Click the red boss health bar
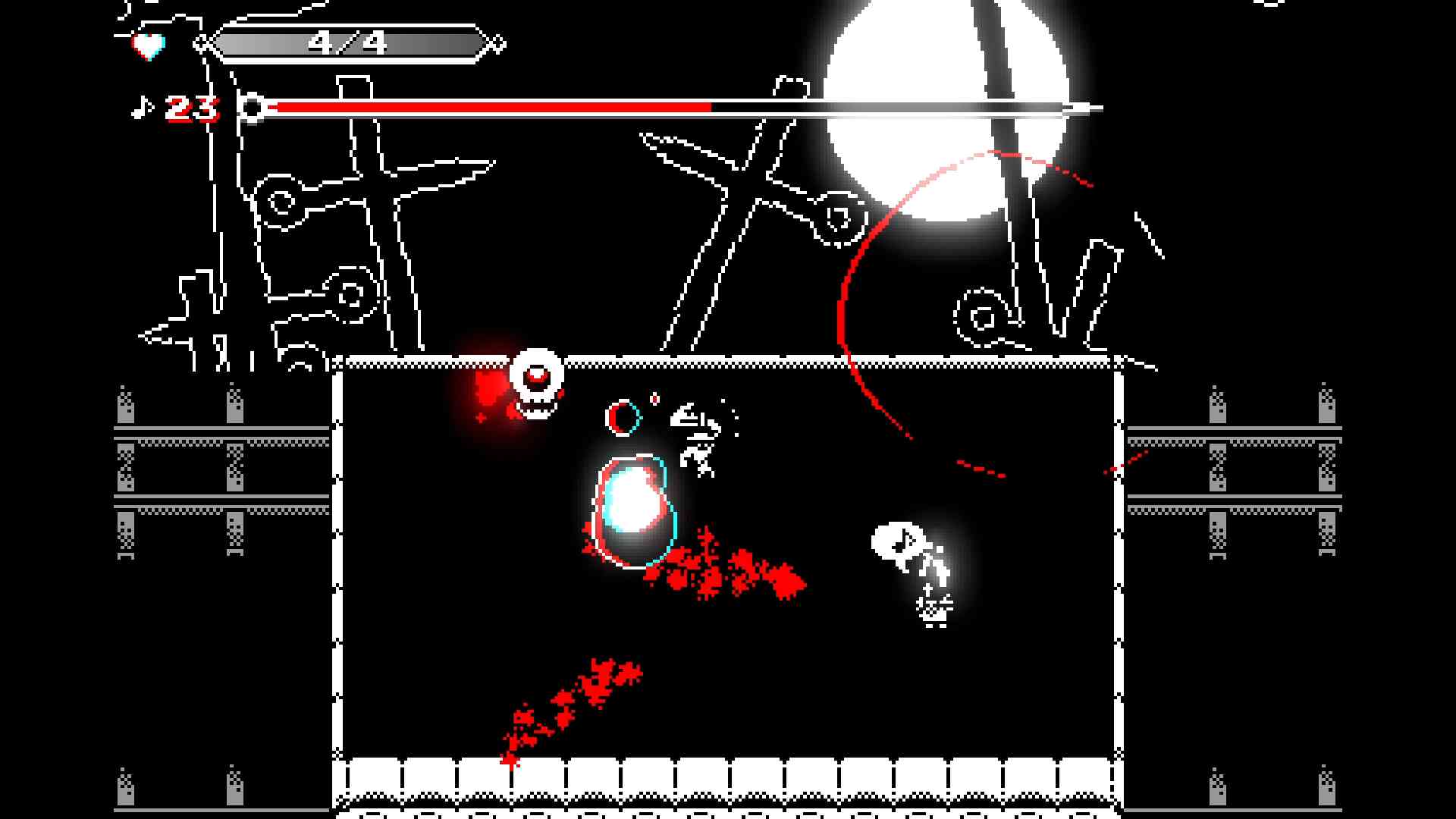This screenshot has height=819, width=1456. click(x=493, y=107)
